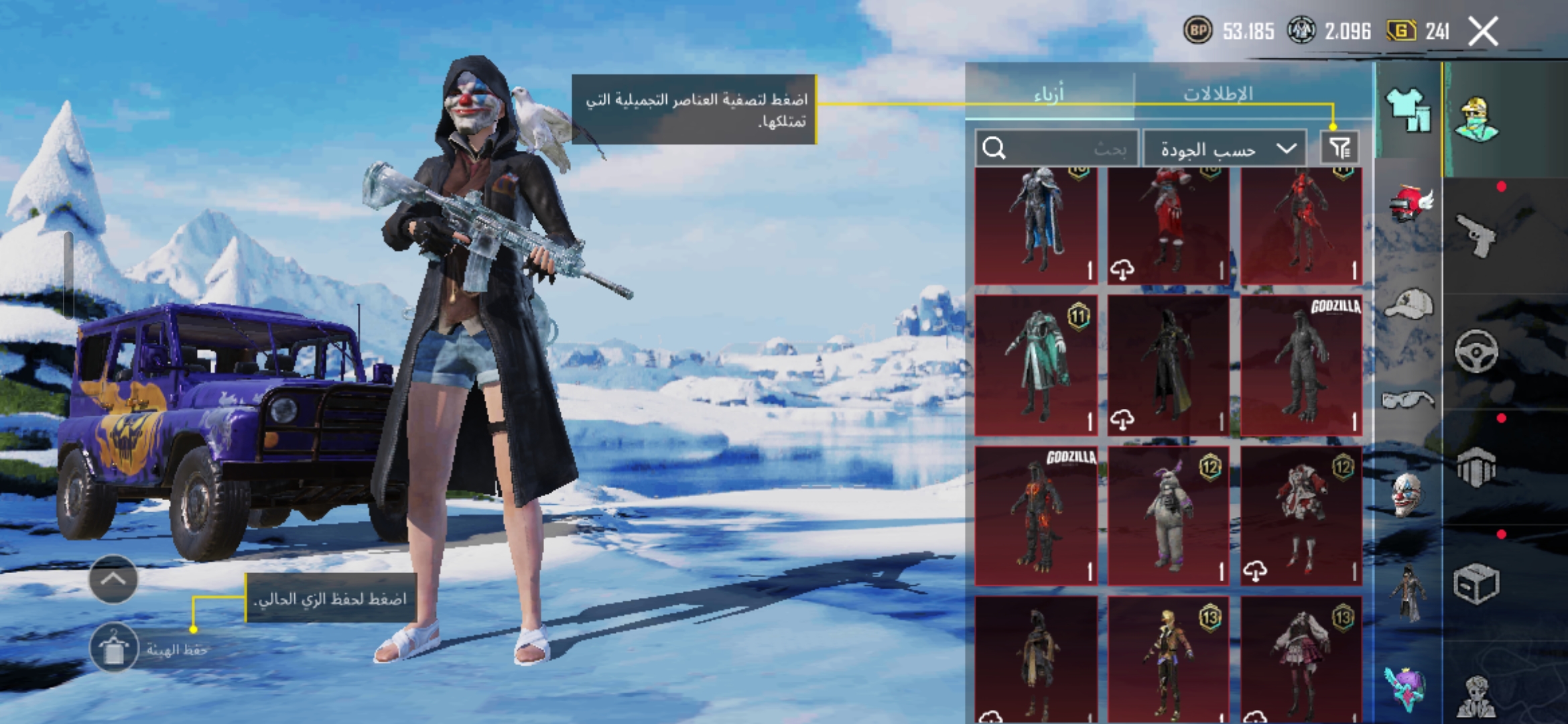1568x724 pixels.
Task: Open the الإطلالات looks tab
Action: coord(1218,94)
